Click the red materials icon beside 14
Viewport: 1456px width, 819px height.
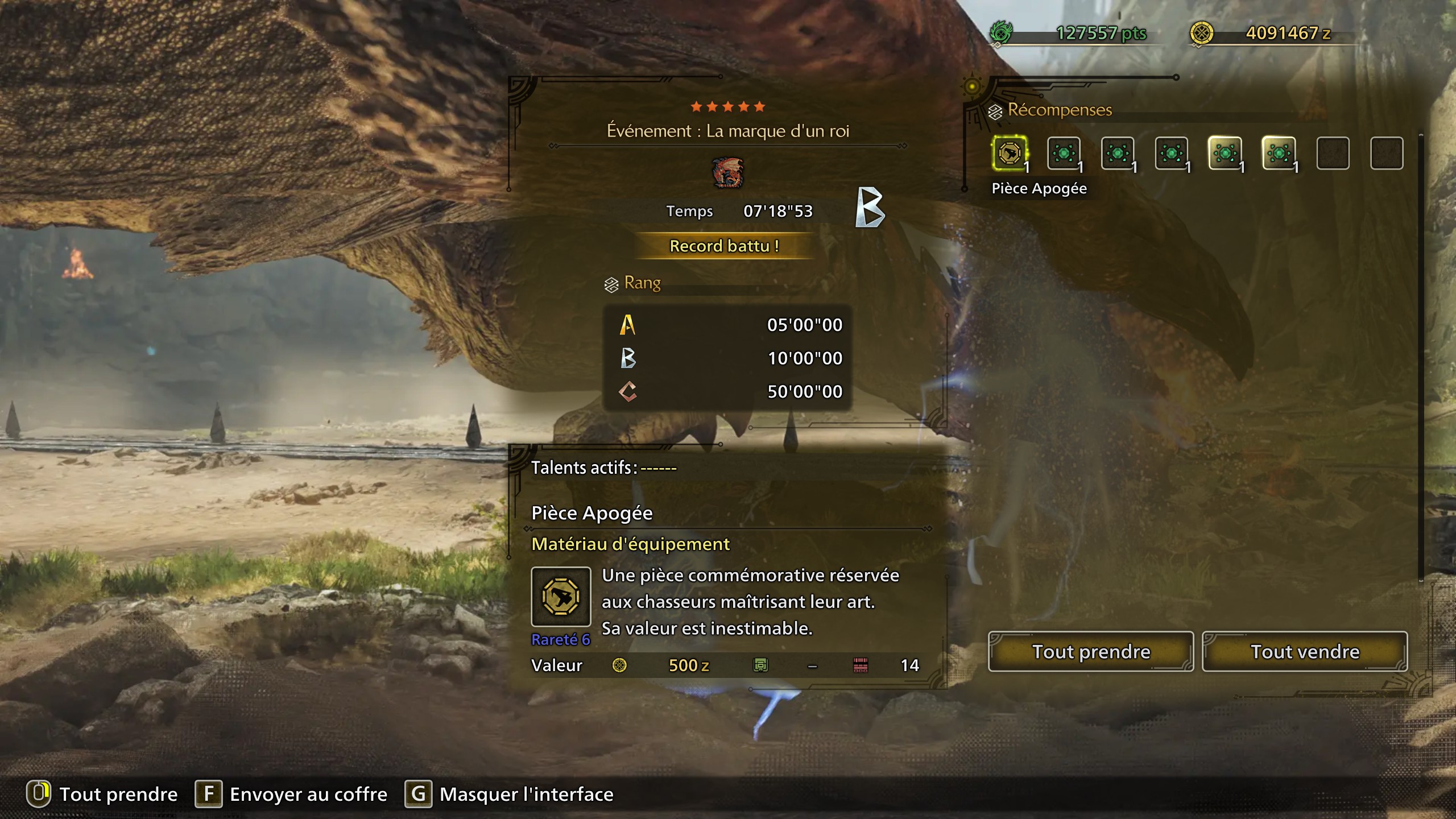point(861,665)
